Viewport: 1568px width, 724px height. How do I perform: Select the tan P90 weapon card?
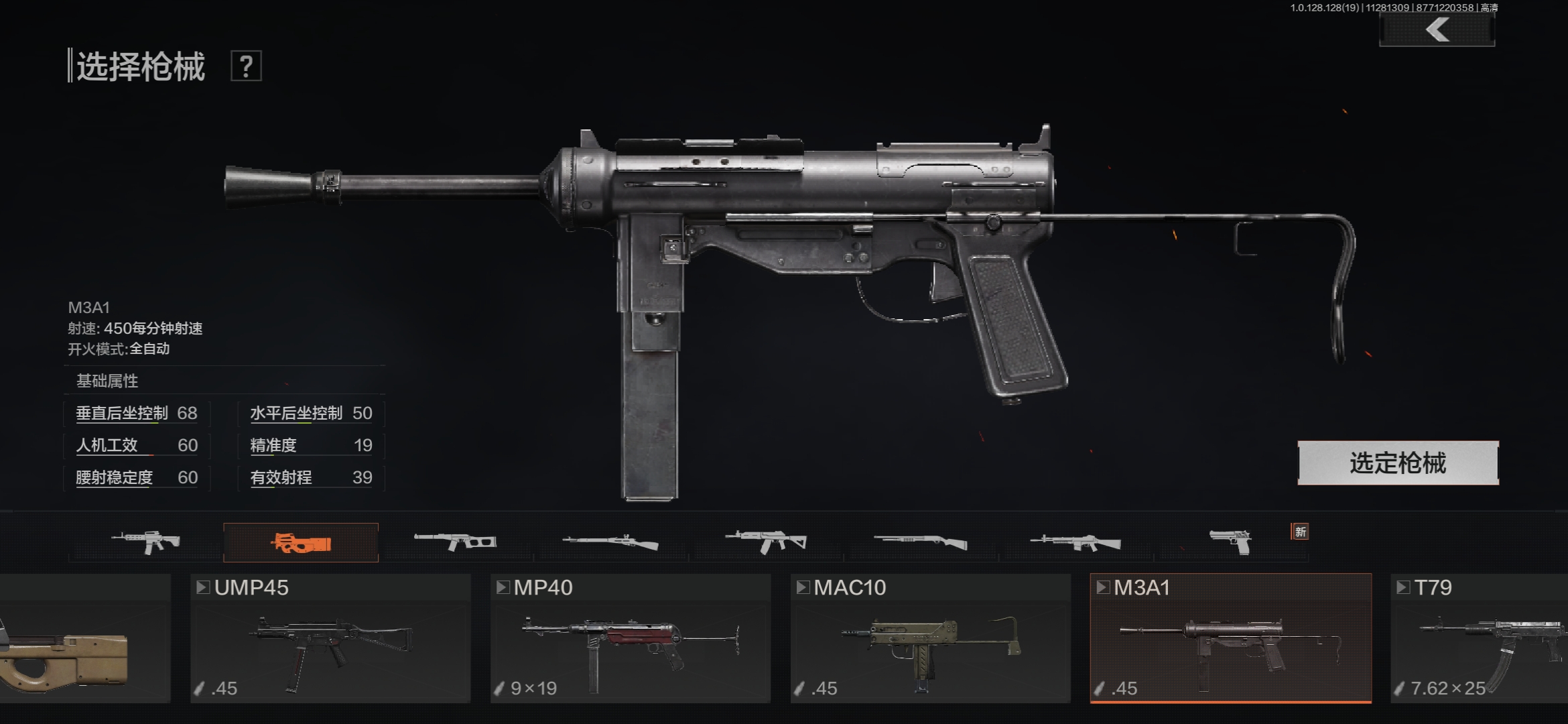click(84, 638)
